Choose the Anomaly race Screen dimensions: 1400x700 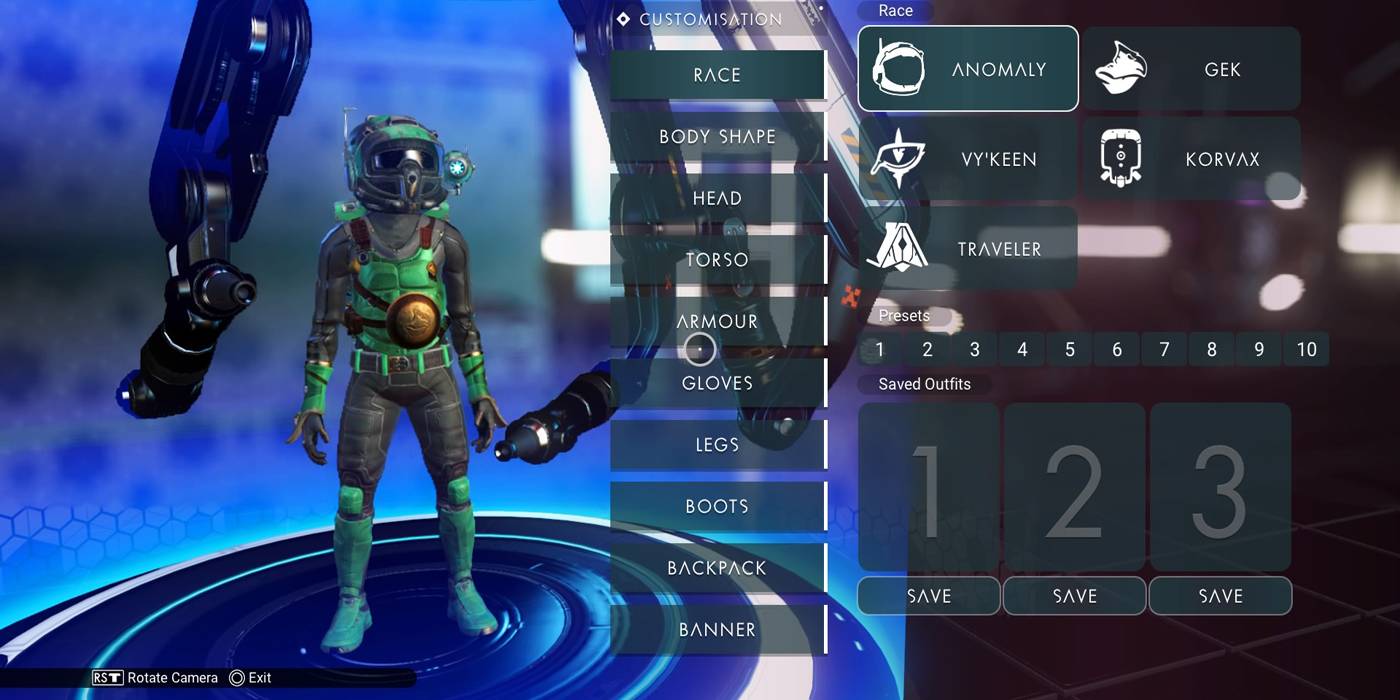point(968,69)
